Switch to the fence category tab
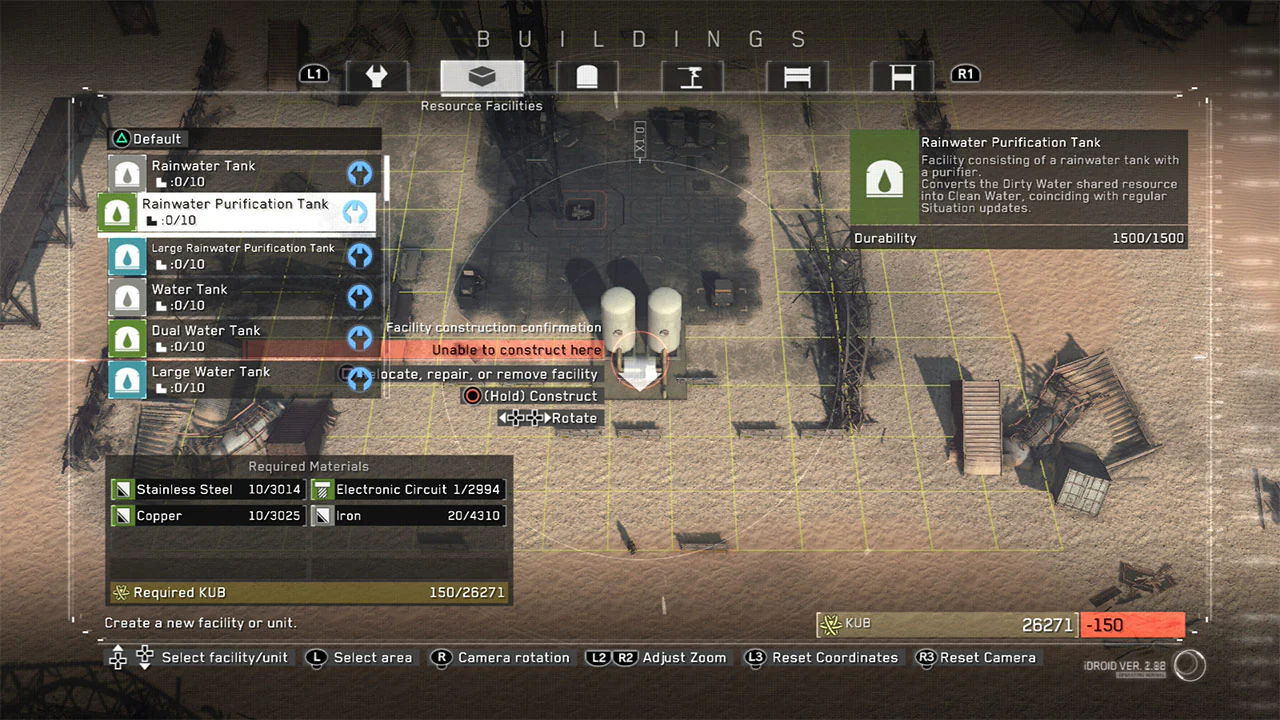 797,74
